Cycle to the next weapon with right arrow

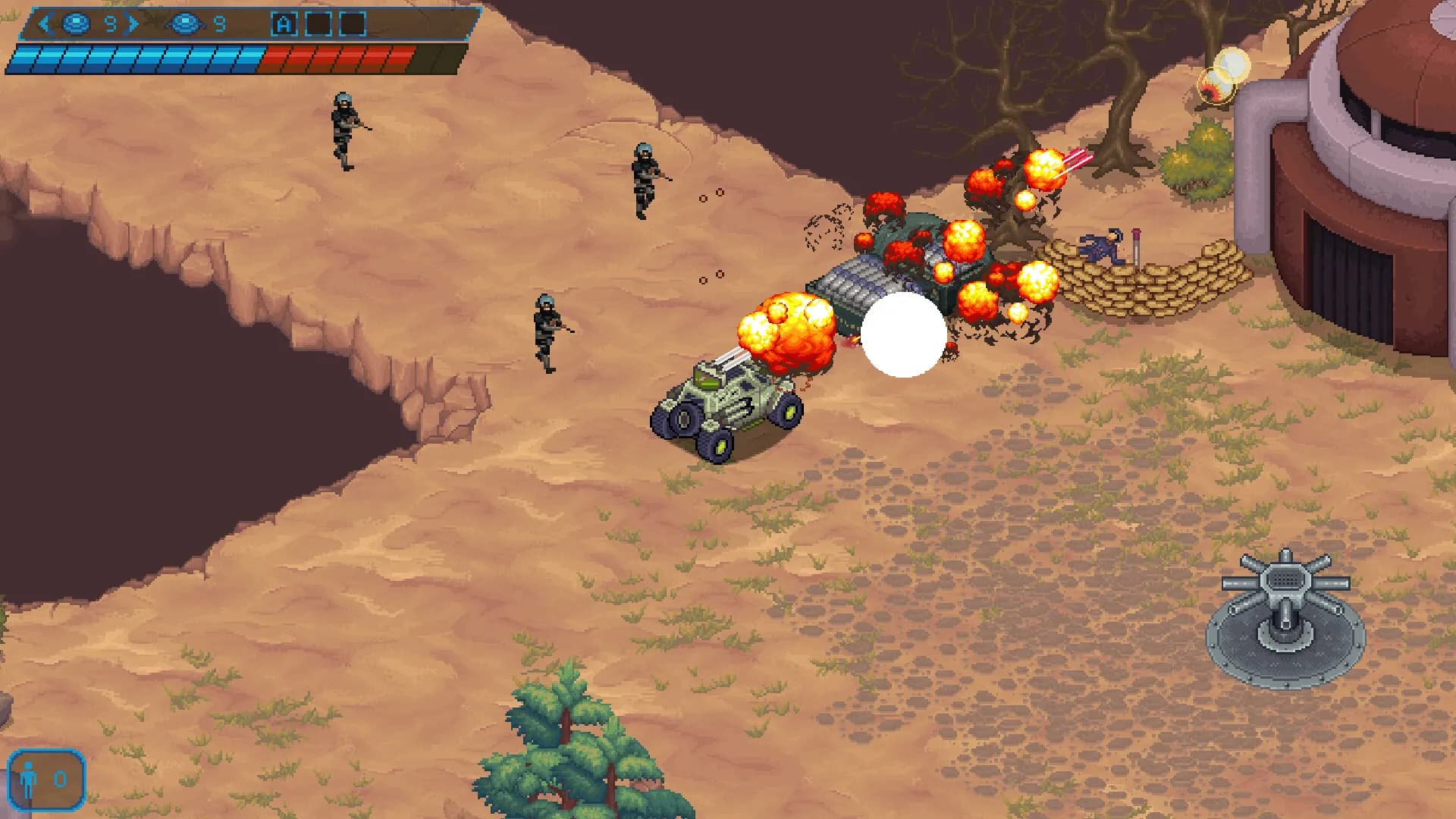133,25
